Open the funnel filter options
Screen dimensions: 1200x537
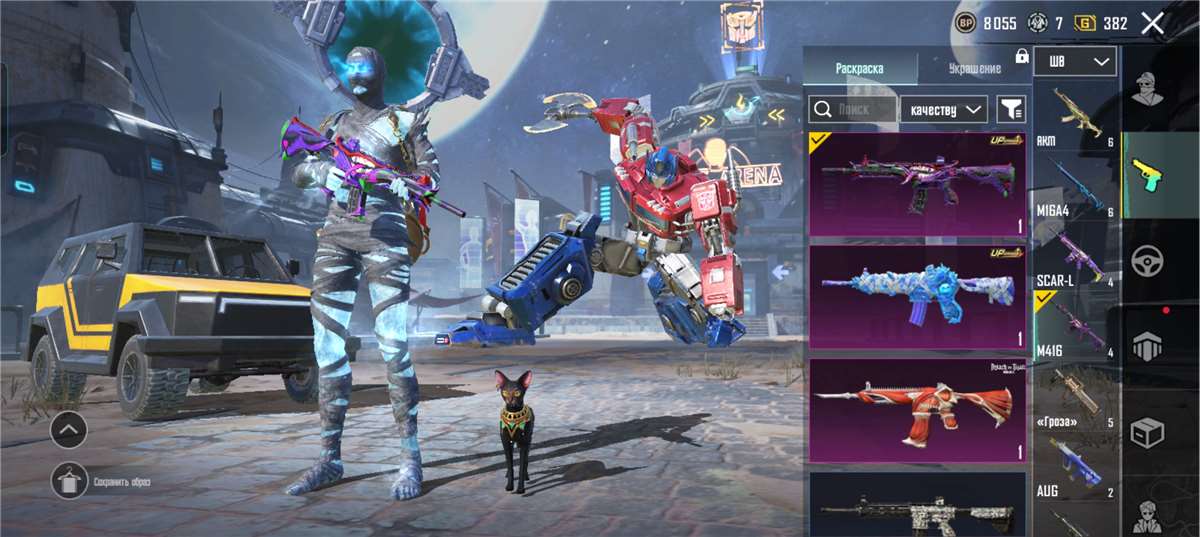tap(1011, 109)
